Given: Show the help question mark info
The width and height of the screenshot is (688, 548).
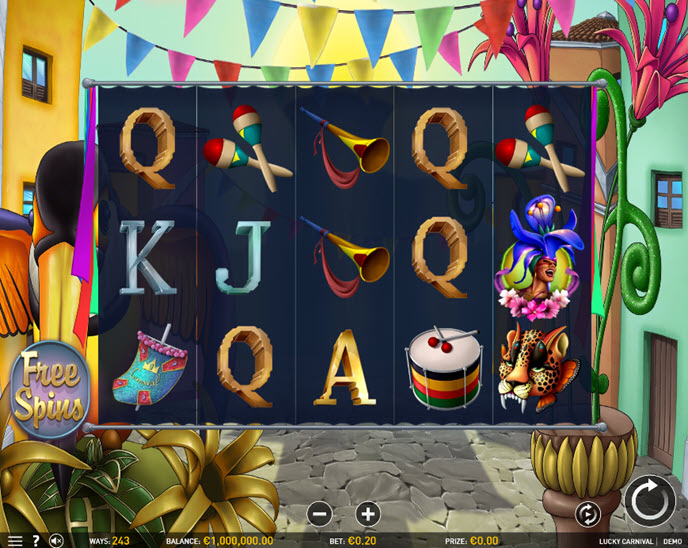Looking at the screenshot, I should coord(35,541).
